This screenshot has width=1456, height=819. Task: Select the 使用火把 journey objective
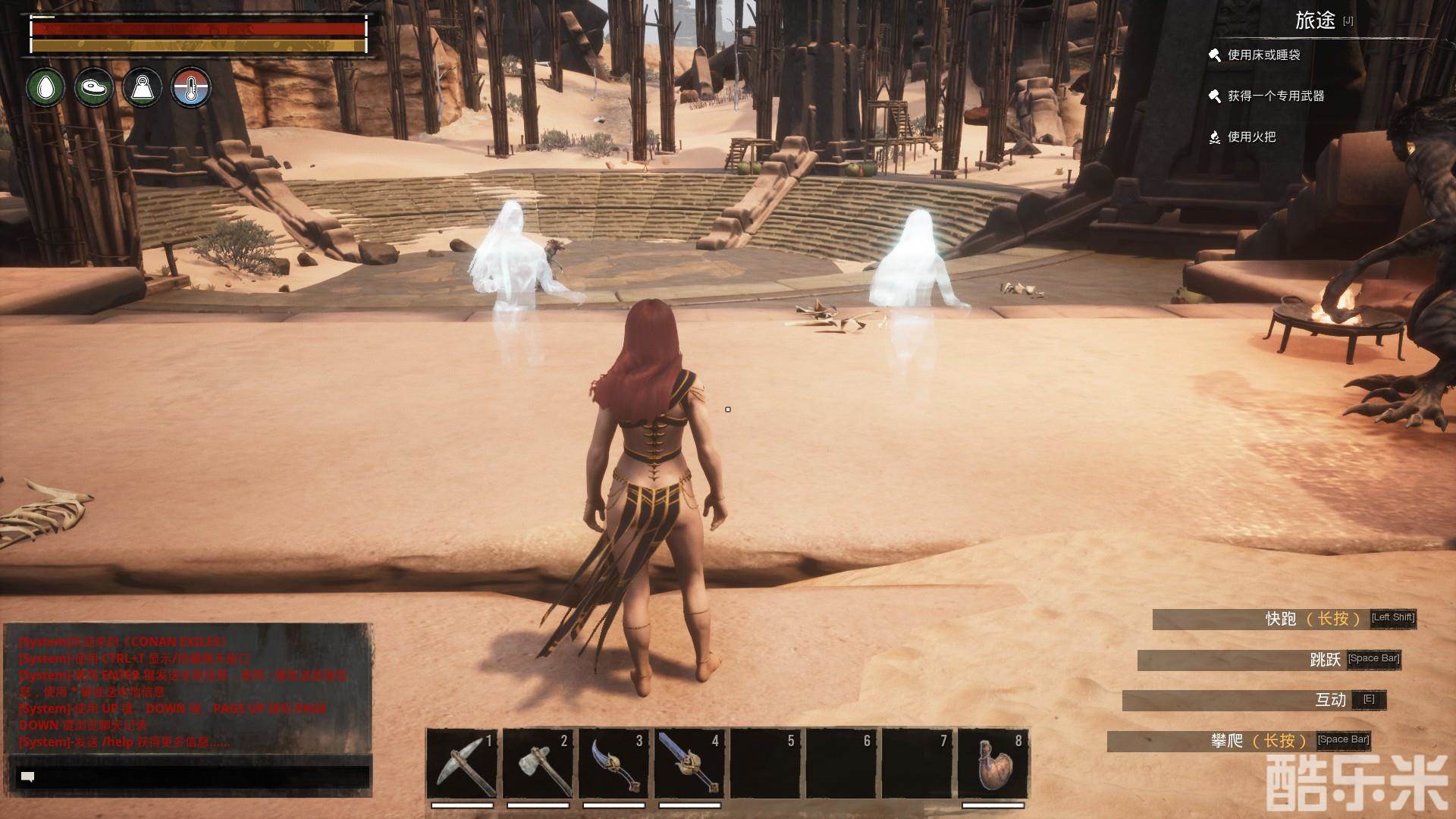click(1251, 137)
